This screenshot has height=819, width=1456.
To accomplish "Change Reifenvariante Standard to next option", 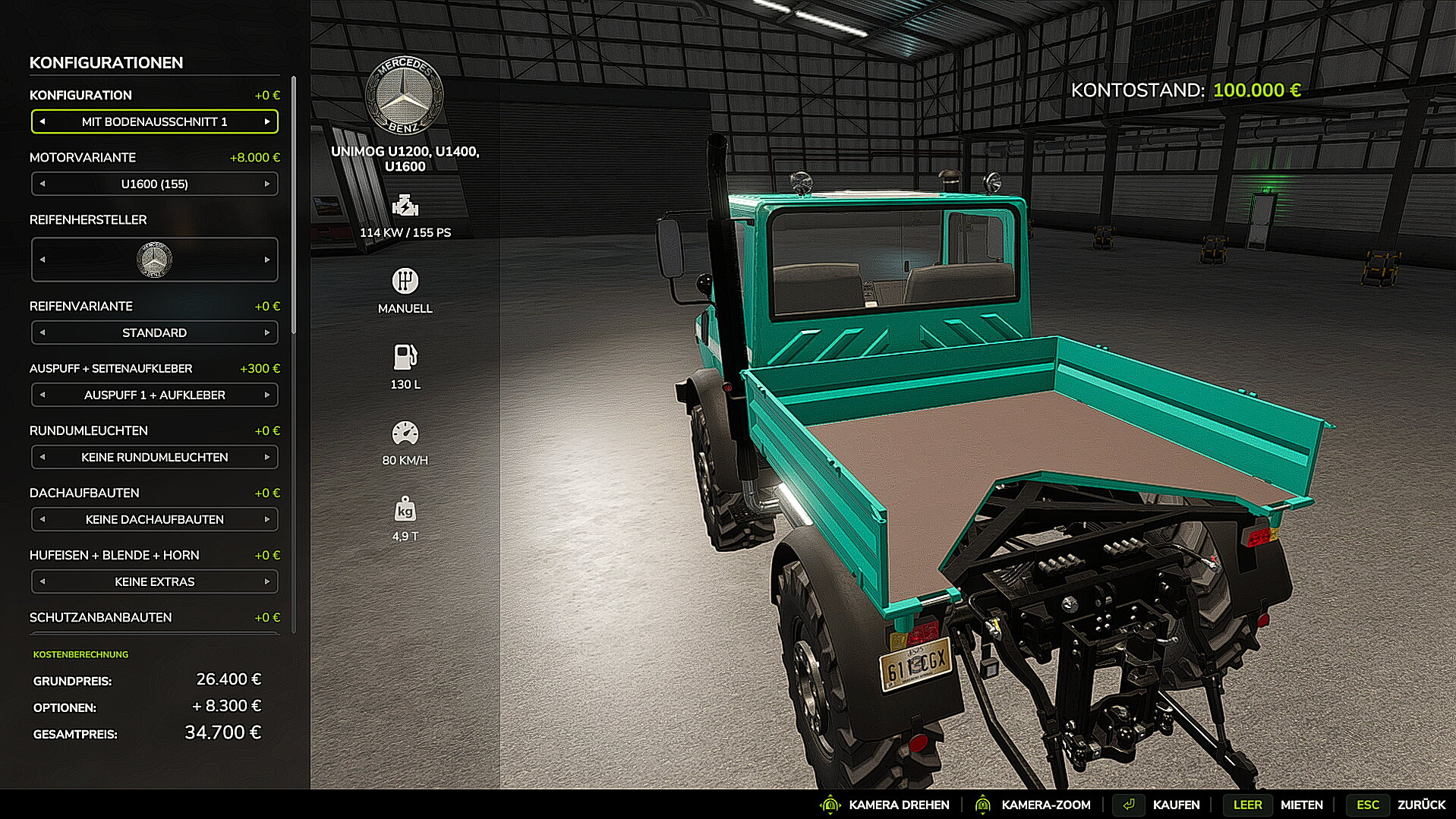I will coord(267,332).
